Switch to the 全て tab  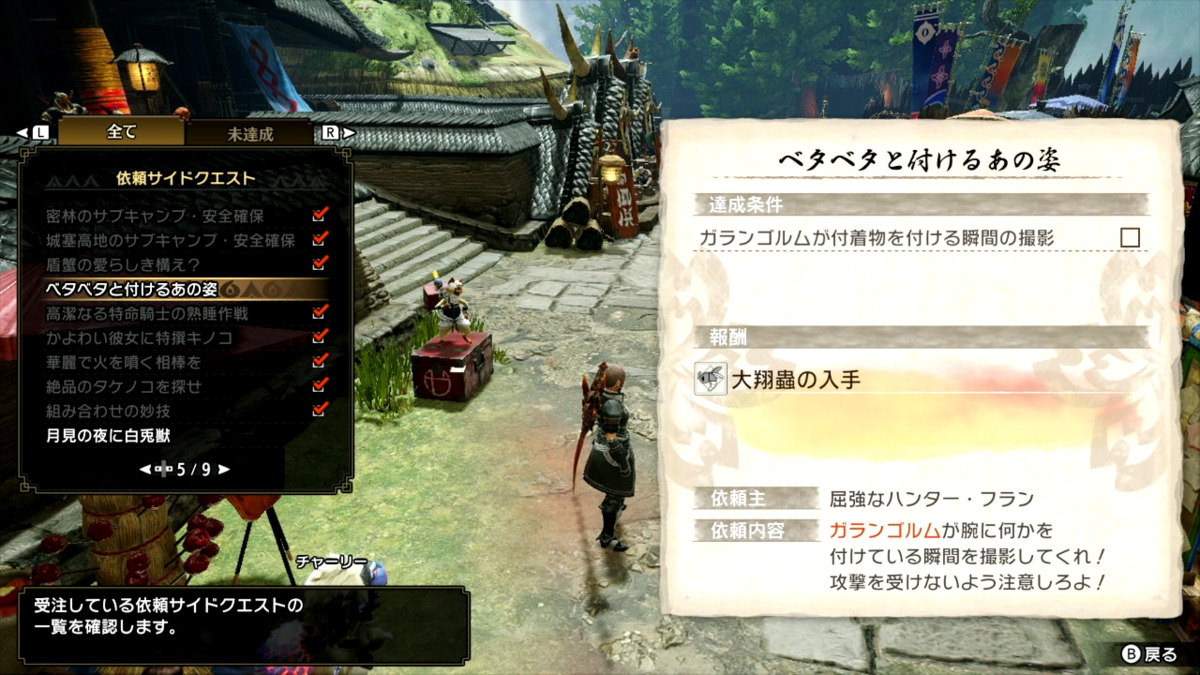tap(121, 132)
